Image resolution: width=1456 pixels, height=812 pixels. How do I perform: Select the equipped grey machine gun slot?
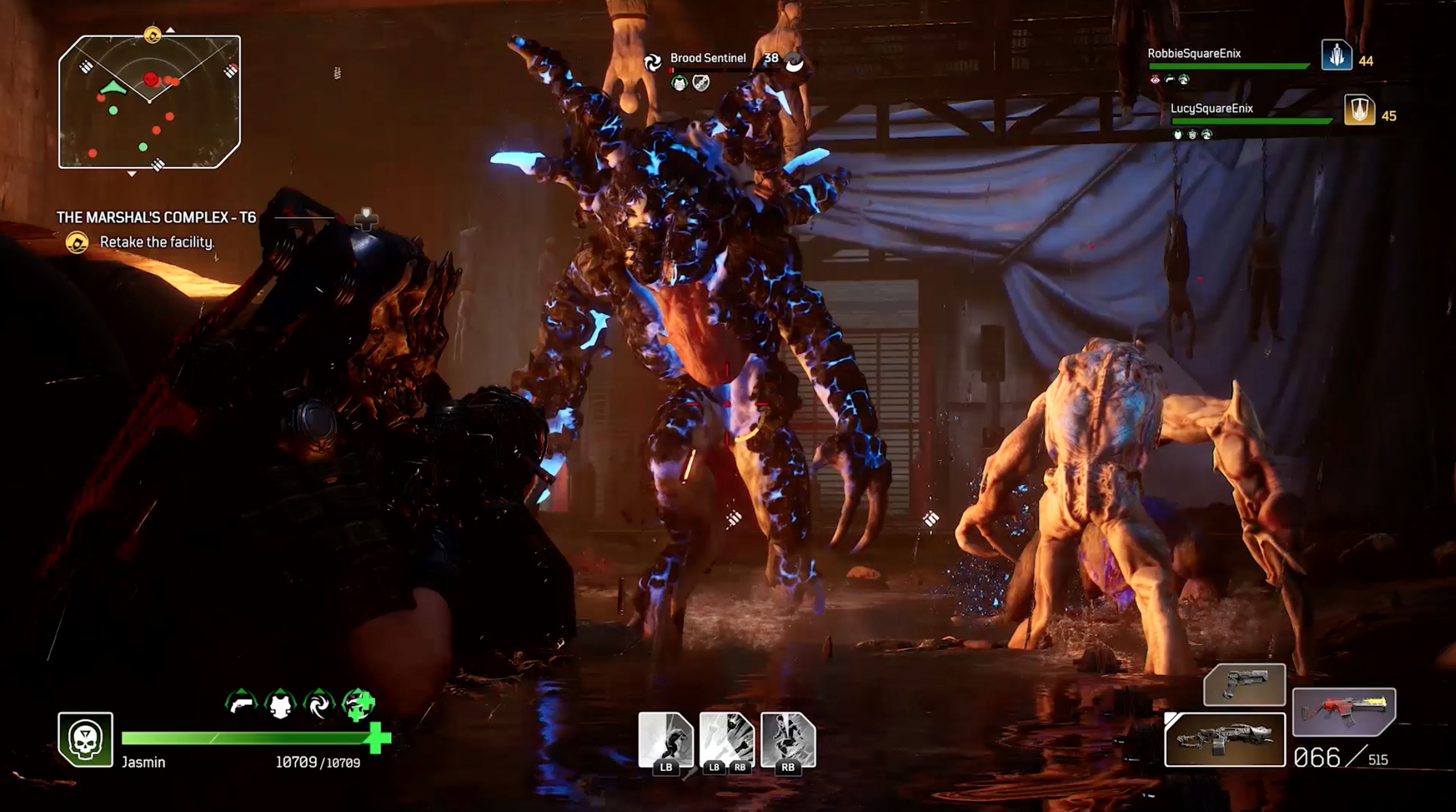click(x=1225, y=740)
